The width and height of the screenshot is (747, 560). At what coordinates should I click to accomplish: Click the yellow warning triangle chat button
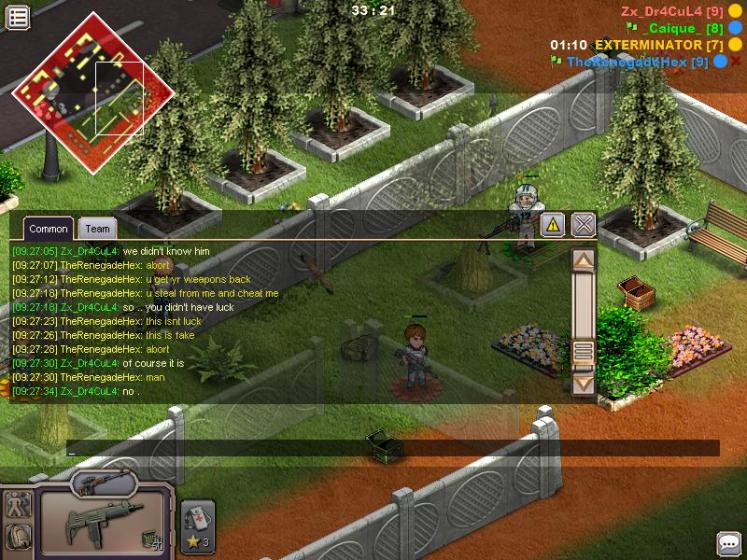click(x=552, y=225)
